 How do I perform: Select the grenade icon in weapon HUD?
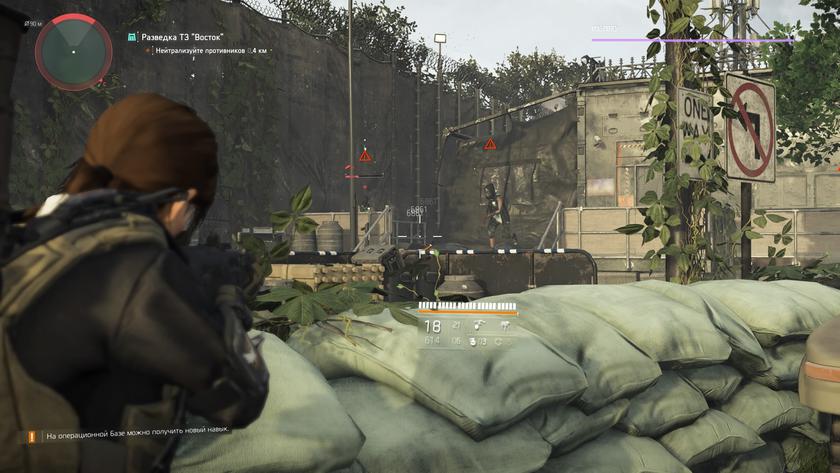[472, 342]
